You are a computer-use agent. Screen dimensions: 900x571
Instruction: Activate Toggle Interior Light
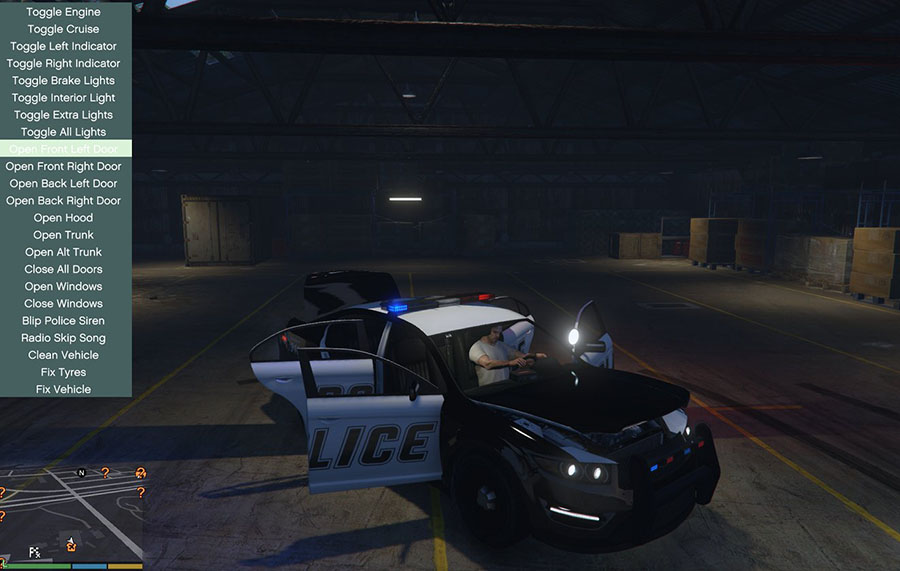tap(64, 98)
